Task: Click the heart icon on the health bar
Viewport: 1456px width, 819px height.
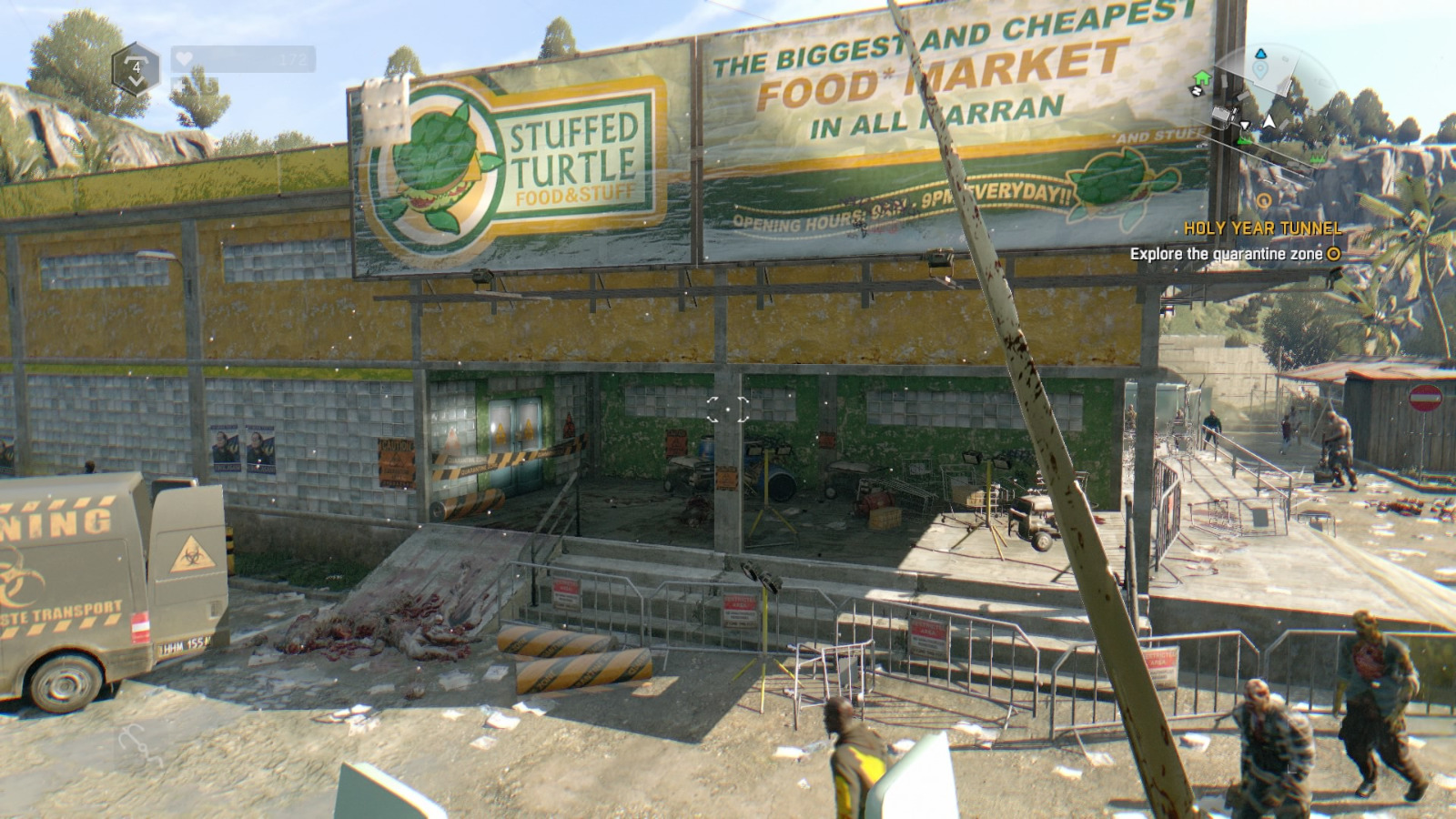Action: 183,59
